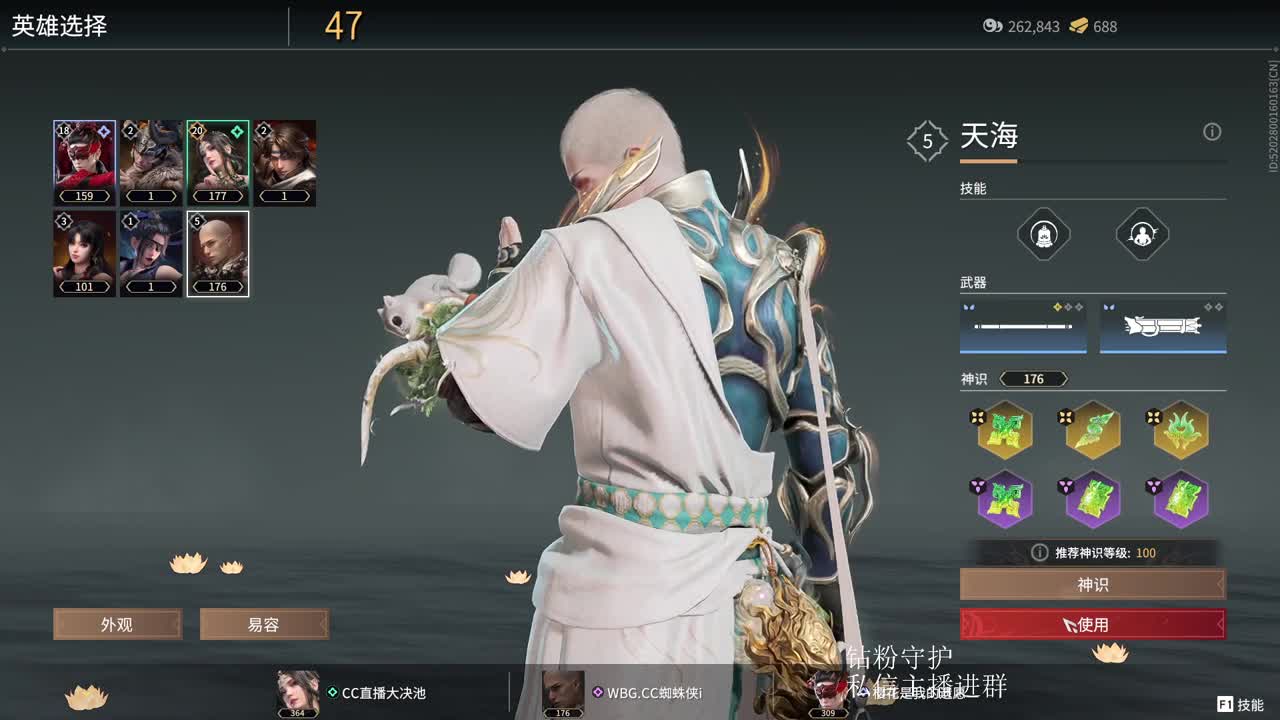1280x720 pixels.
Task: Select the gold hexagon with arrow-shaped gem
Action: pyautogui.click(x=1092, y=429)
